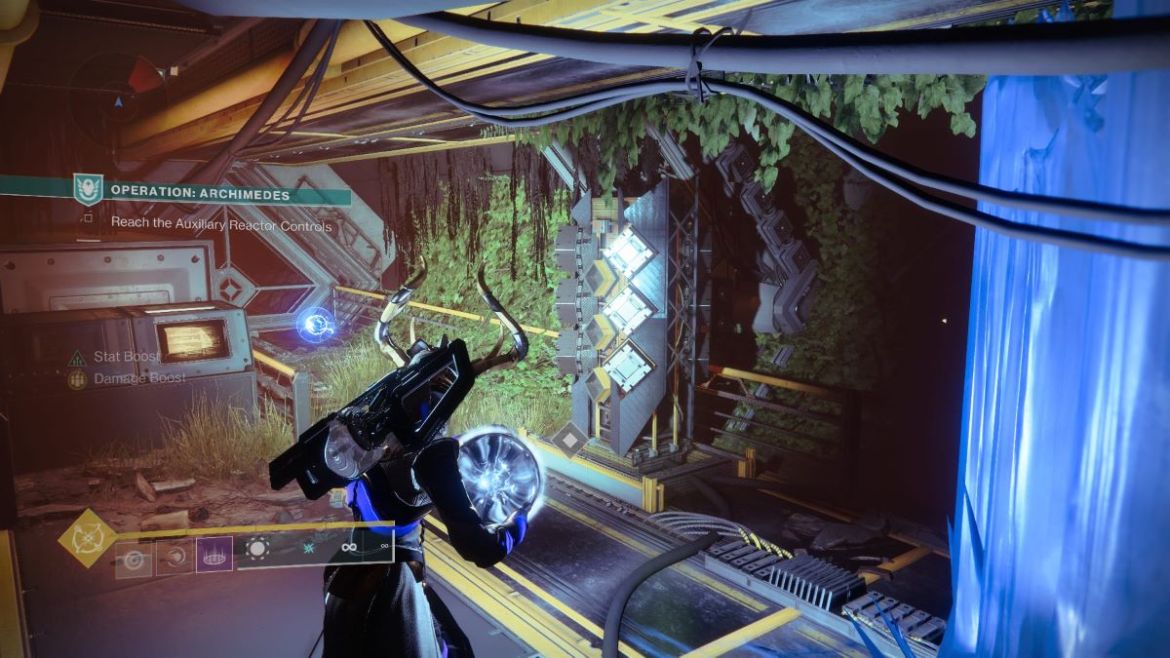
Task: Click the circular radar in the corner
Action: click(x=117, y=92)
